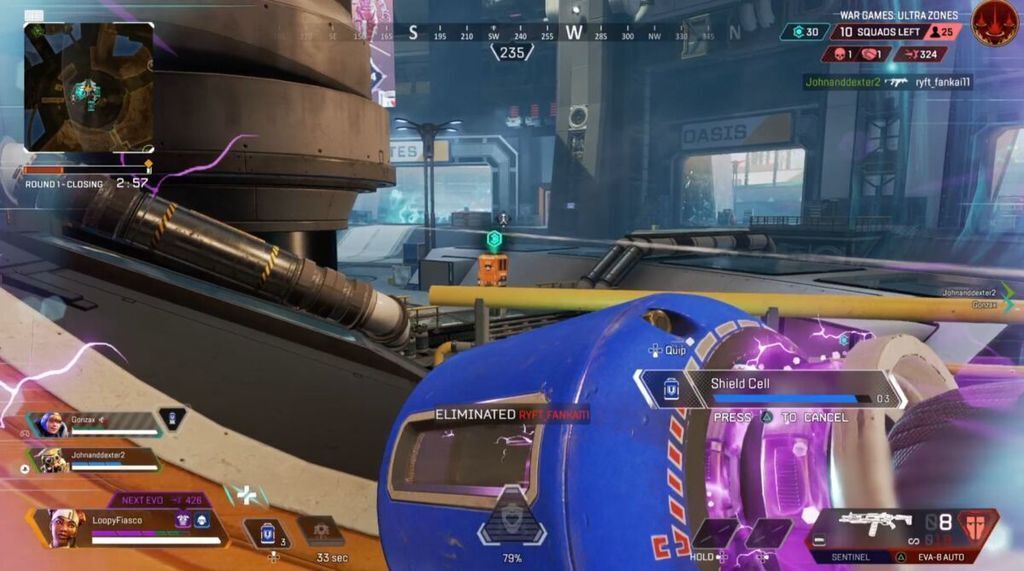This screenshot has height=571, width=1024.
Task: Choose teammate Gonzax's squad card
Action: (x=95, y=423)
